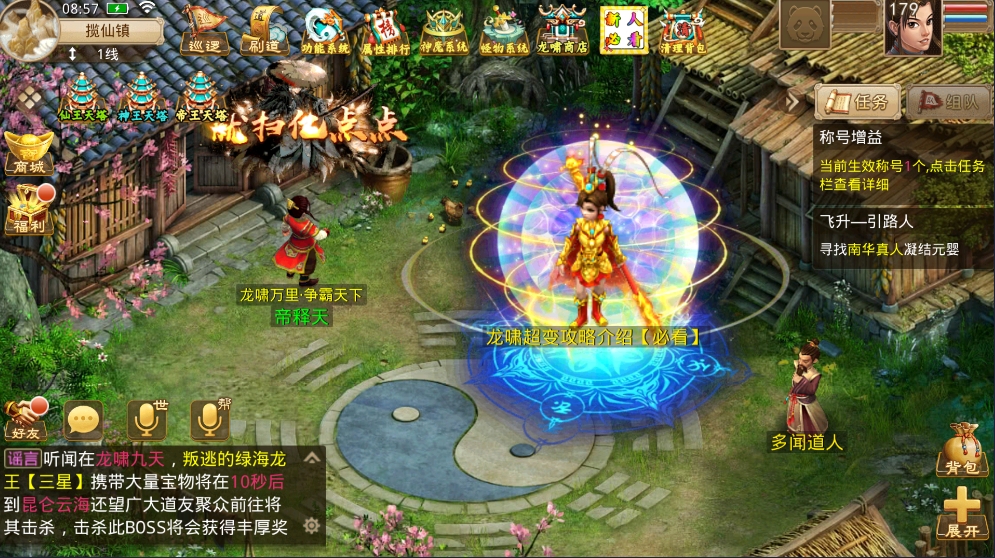Expand the 展开 plus menu
Screen dimensions: 995x558
(961, 512)
